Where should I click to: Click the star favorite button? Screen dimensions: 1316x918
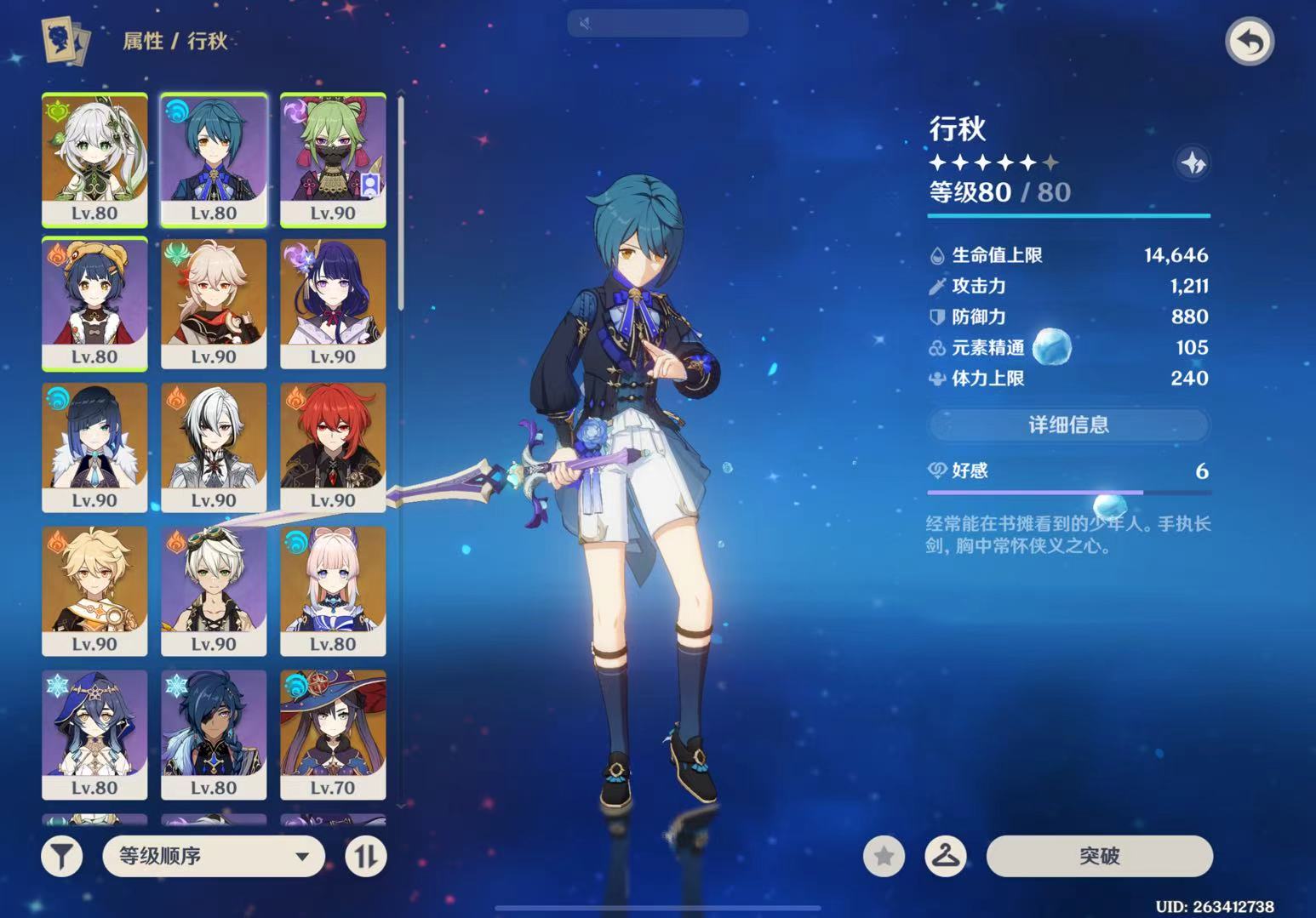[884, 856]
